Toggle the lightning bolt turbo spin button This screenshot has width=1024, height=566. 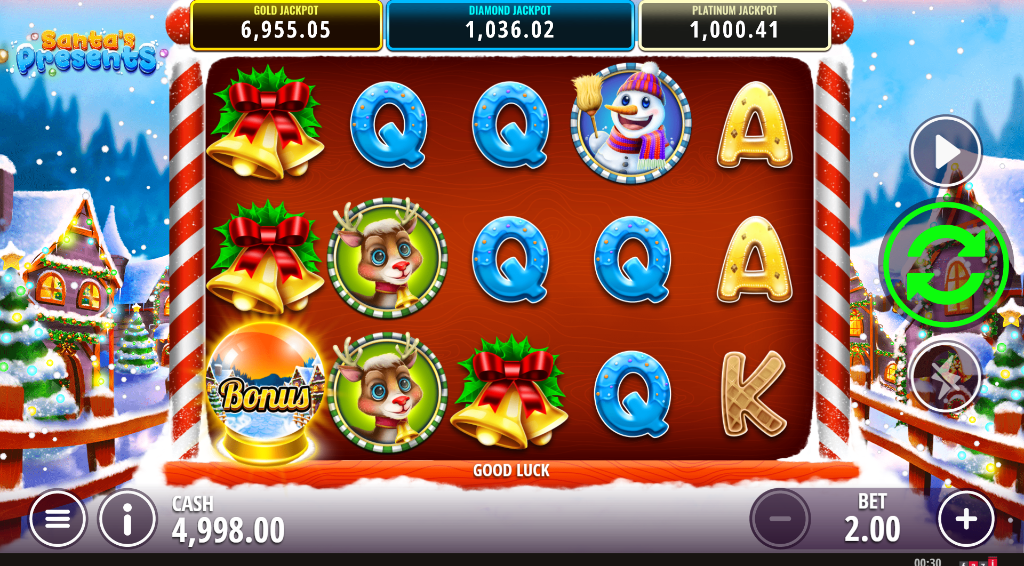click(945, 376)
